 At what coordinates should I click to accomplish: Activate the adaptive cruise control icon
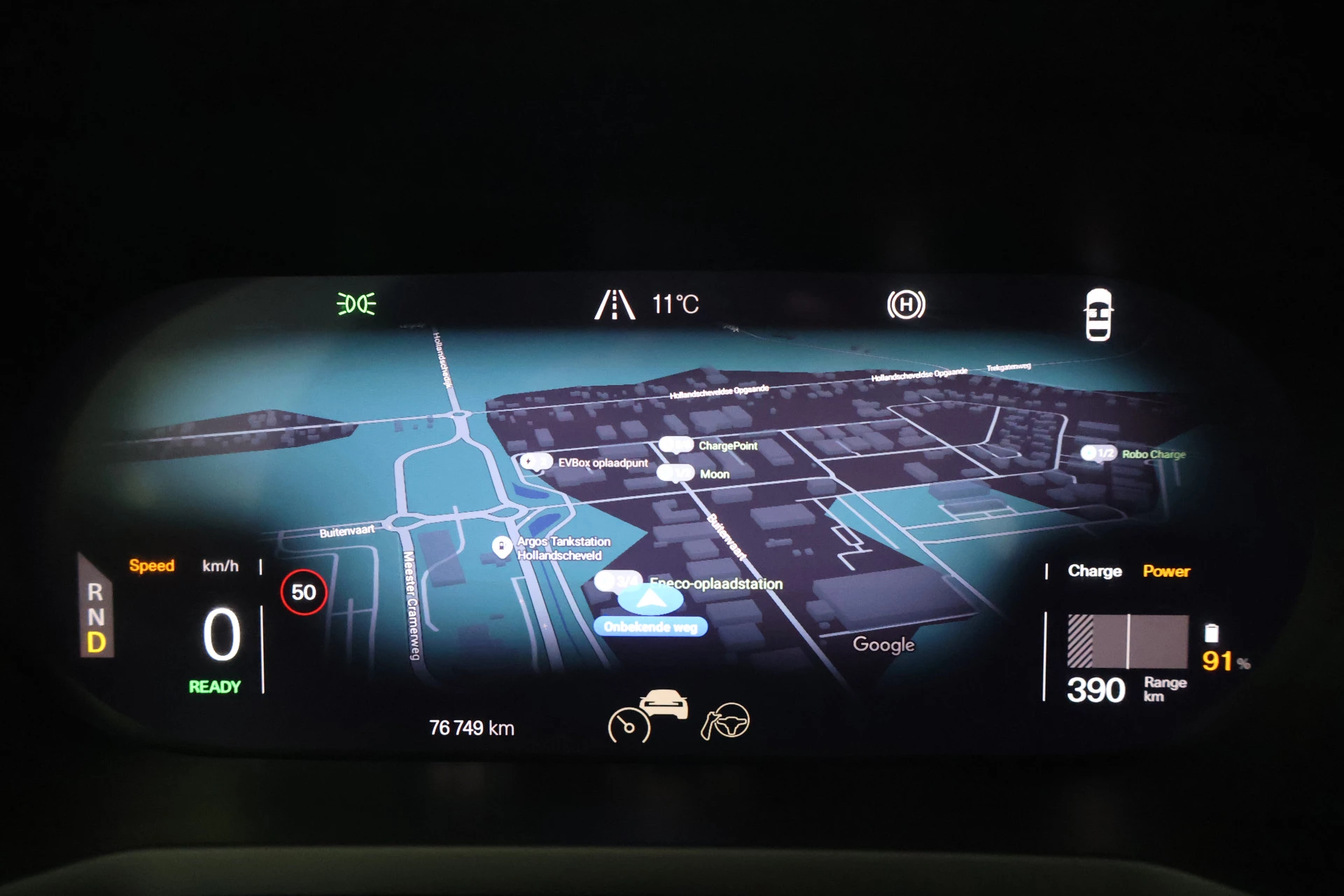(647, 715)
